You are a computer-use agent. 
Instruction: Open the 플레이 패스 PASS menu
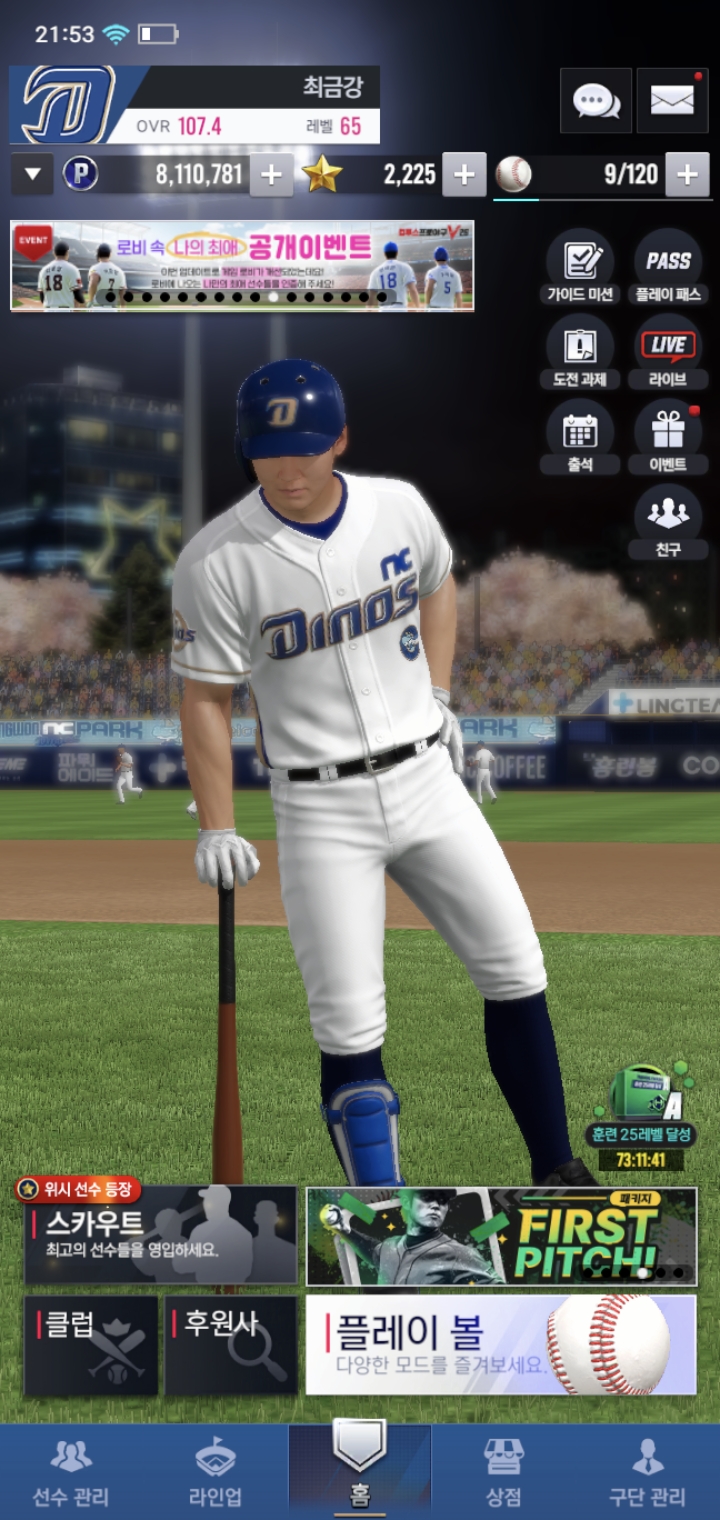[x=668, y=267]
